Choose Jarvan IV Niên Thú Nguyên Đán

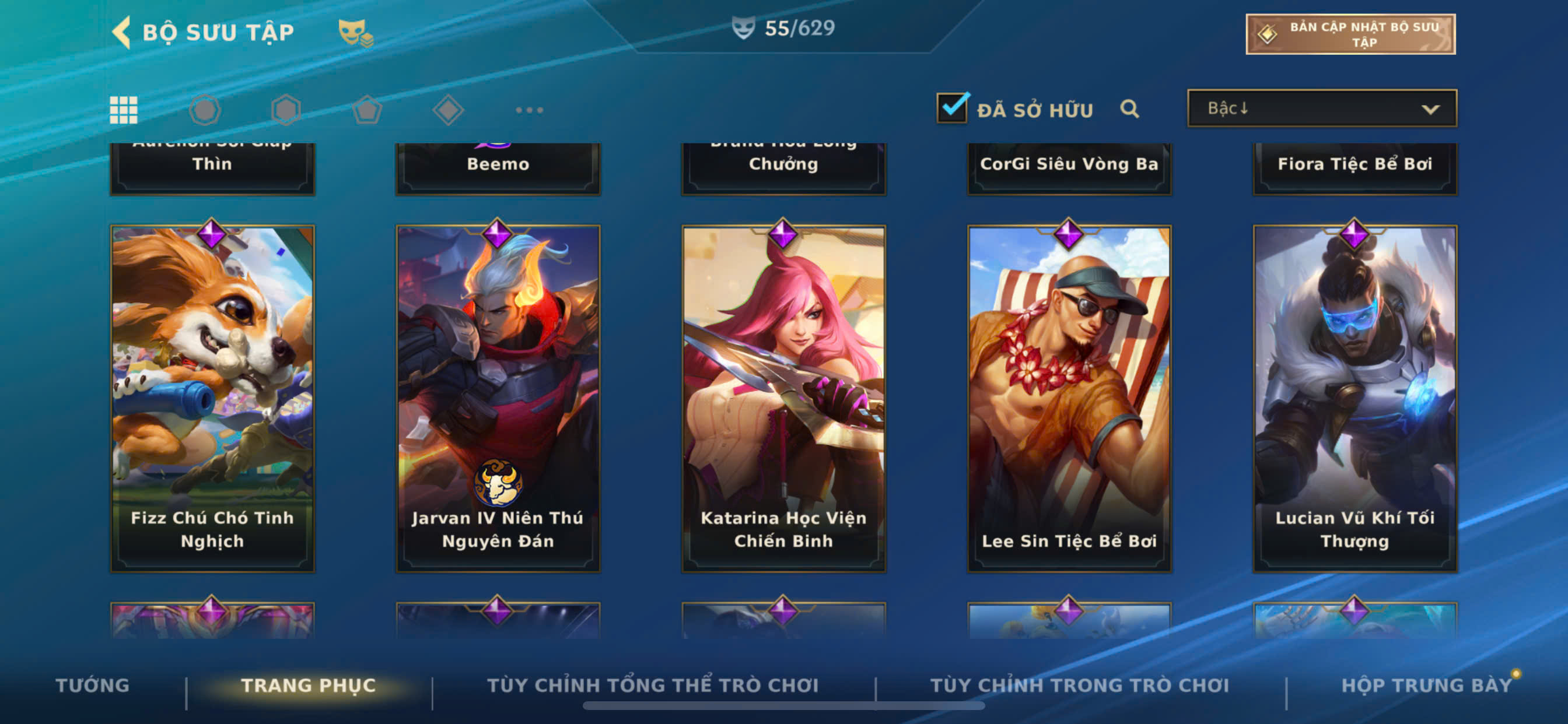point(498,399)
